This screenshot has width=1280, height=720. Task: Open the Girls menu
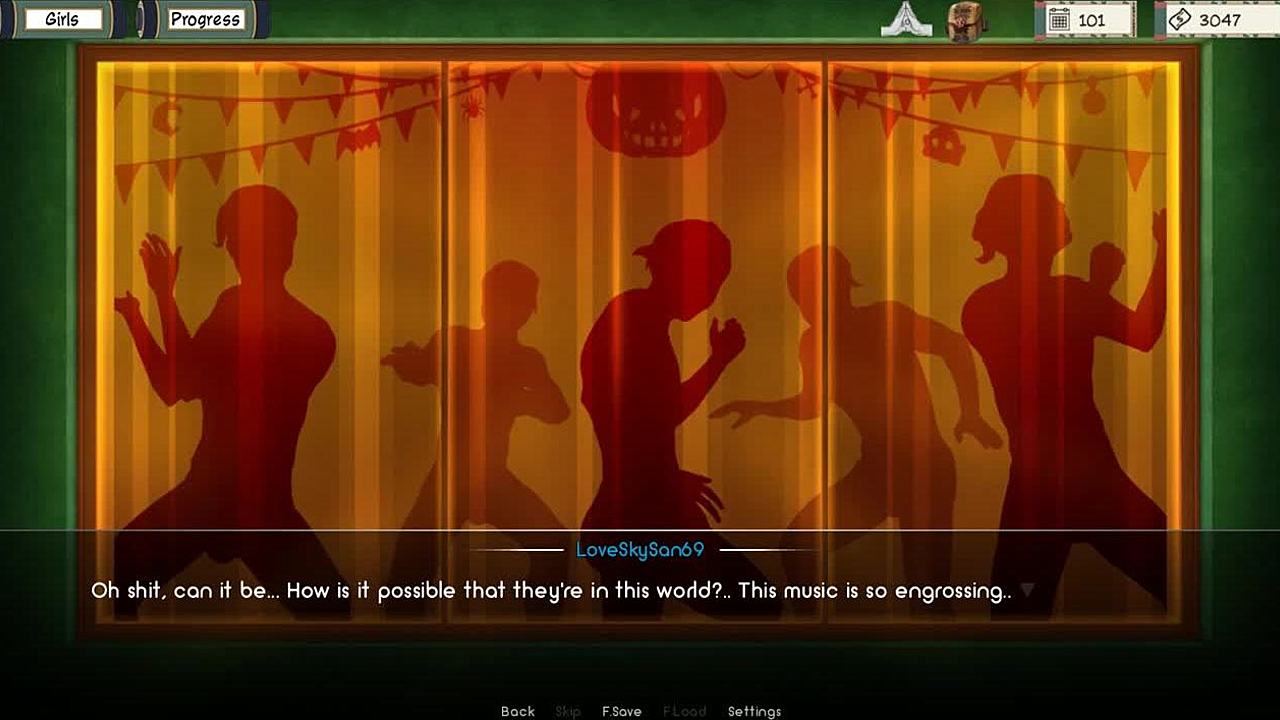[x=62, y=19]
